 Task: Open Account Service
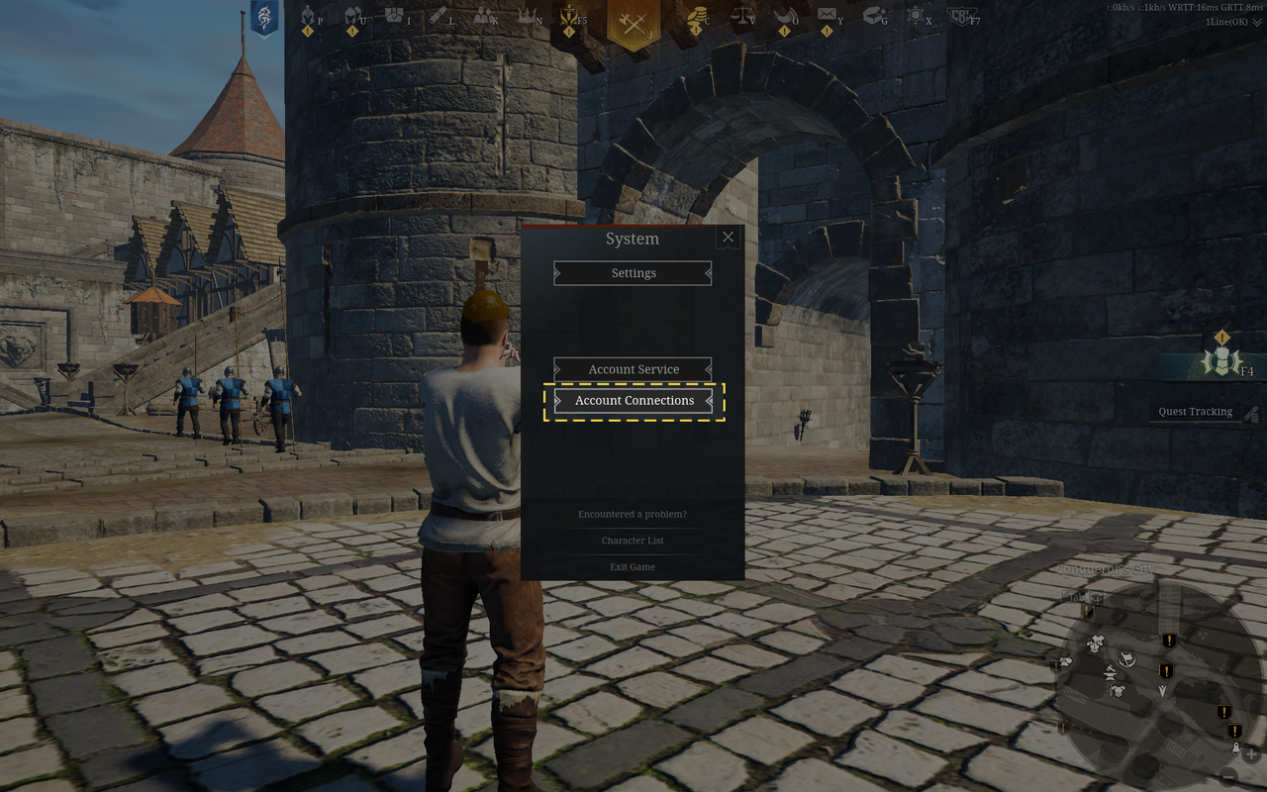pos(633,369)
